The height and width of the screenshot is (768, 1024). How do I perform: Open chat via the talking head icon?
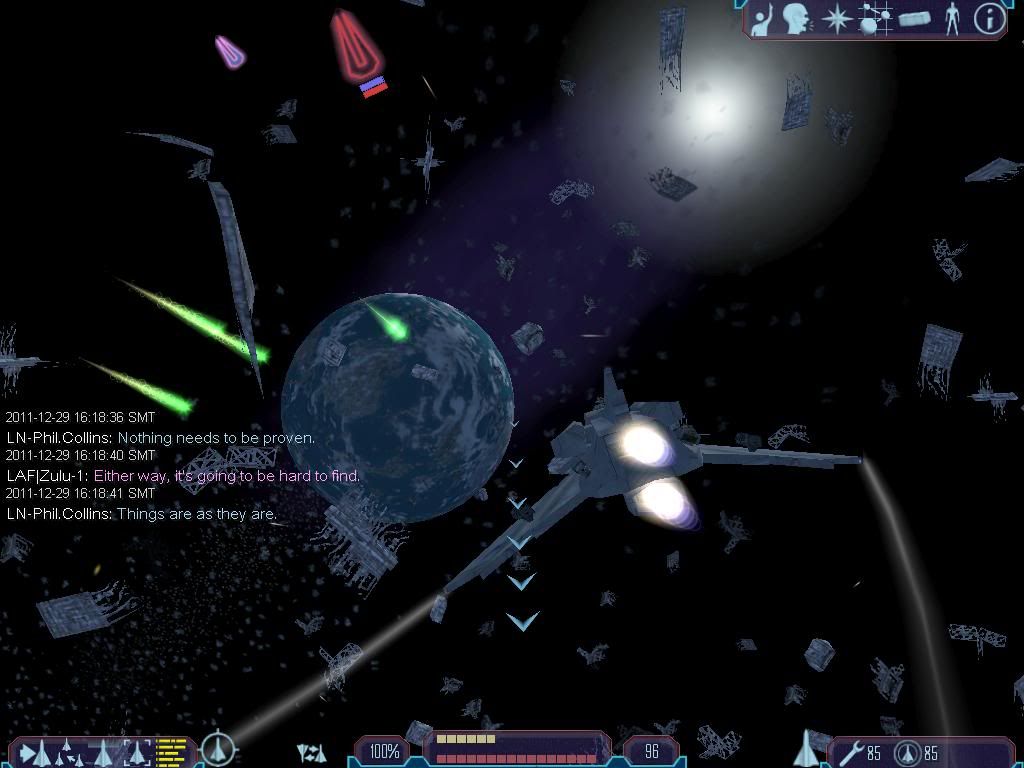[797, 19]
